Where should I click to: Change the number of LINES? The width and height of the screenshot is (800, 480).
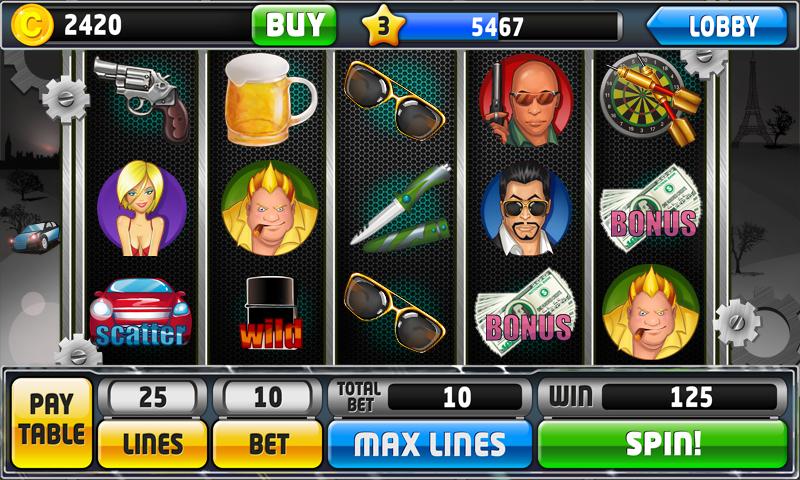pyautogui.click(x=152, y=443)
